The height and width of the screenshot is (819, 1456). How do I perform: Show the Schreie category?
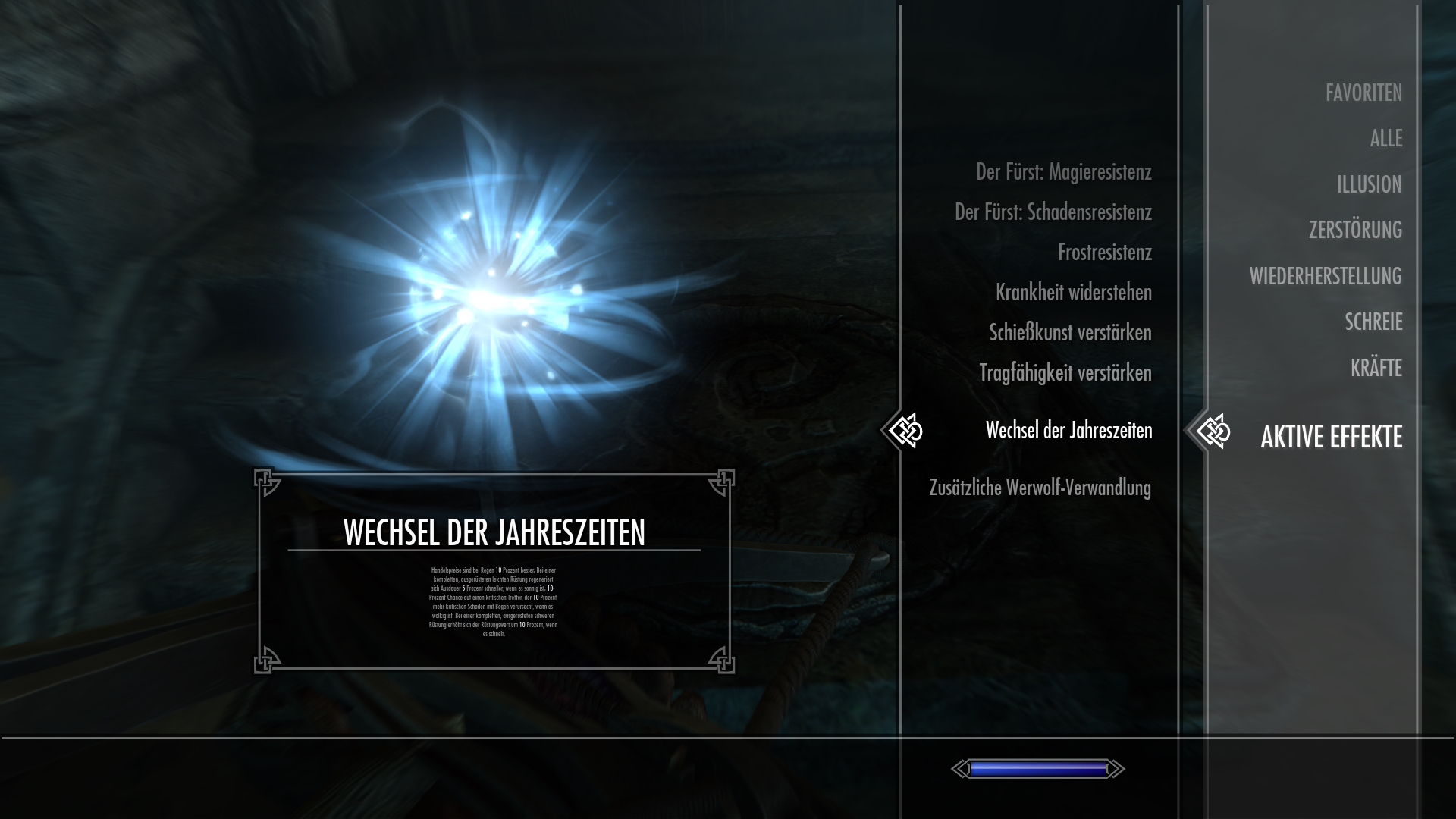click(x=1373, y=322)
